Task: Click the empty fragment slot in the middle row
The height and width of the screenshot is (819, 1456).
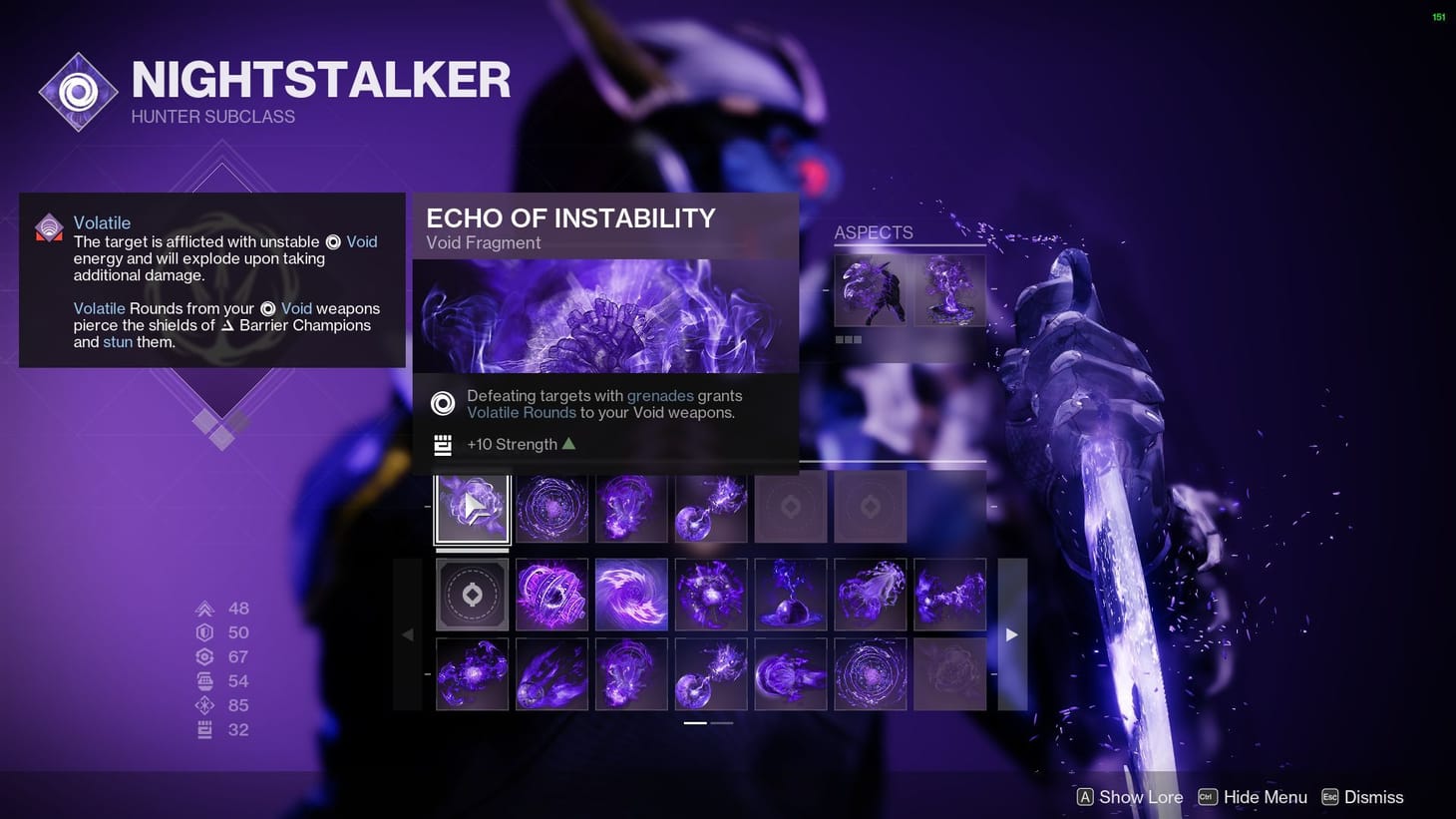Action: coord(472,595)
